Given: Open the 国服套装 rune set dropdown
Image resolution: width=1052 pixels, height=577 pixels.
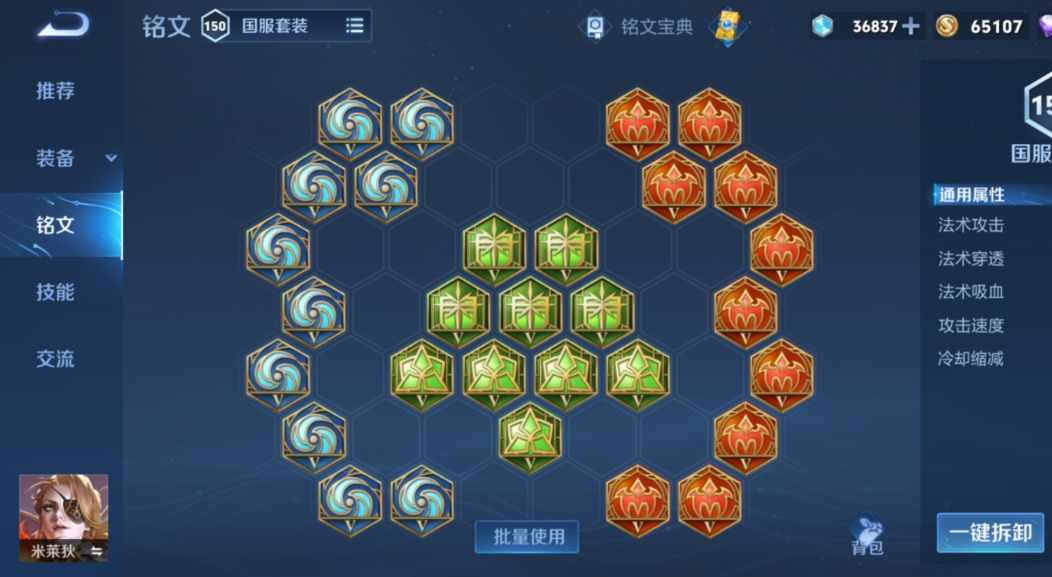Looking at the screenshot, I should [x=300, y=26].
